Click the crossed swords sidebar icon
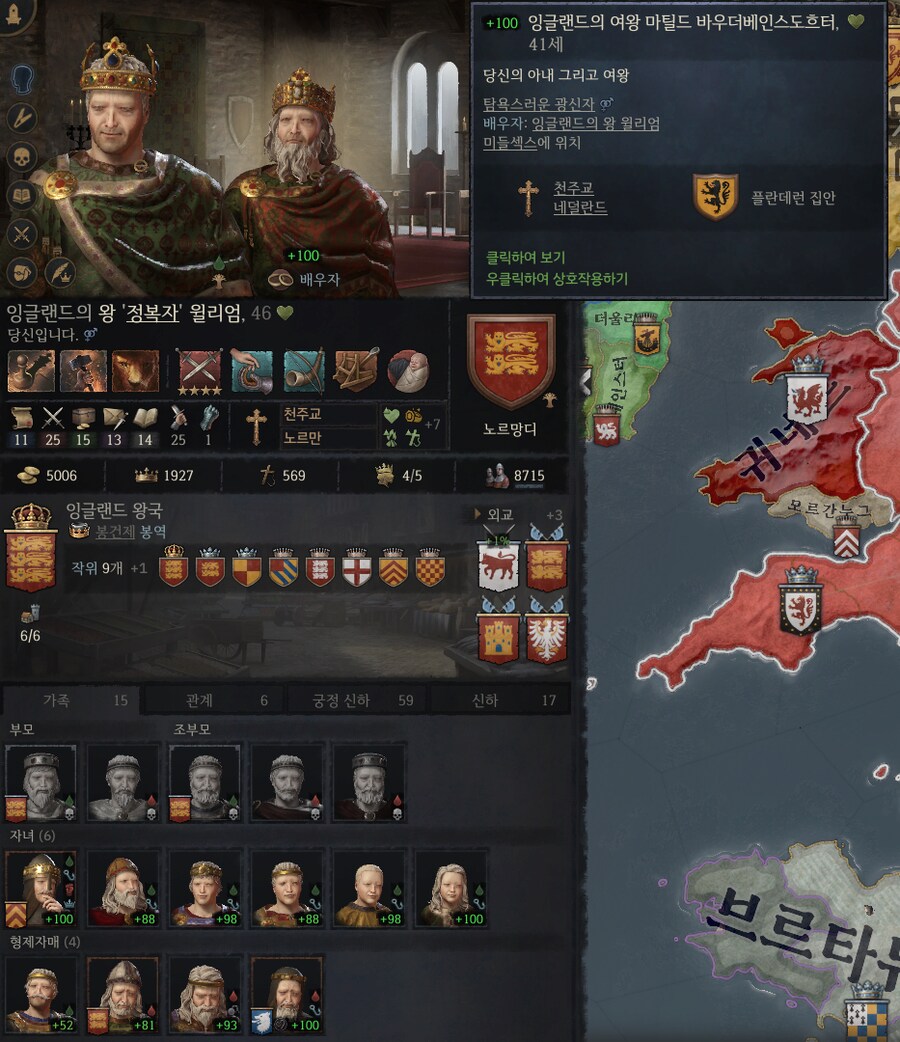Screen dimensions: 900x1042 pyautogui.click(x=21, y=235)
